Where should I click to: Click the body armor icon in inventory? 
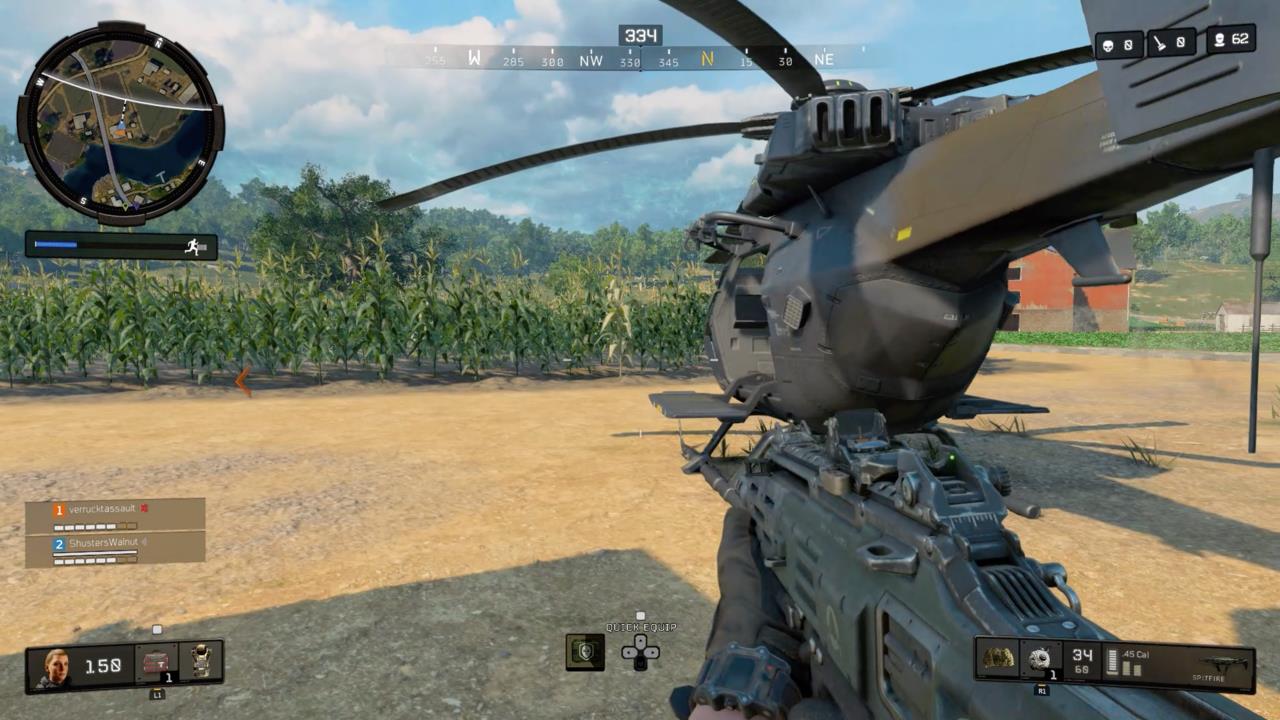point(201,661)
